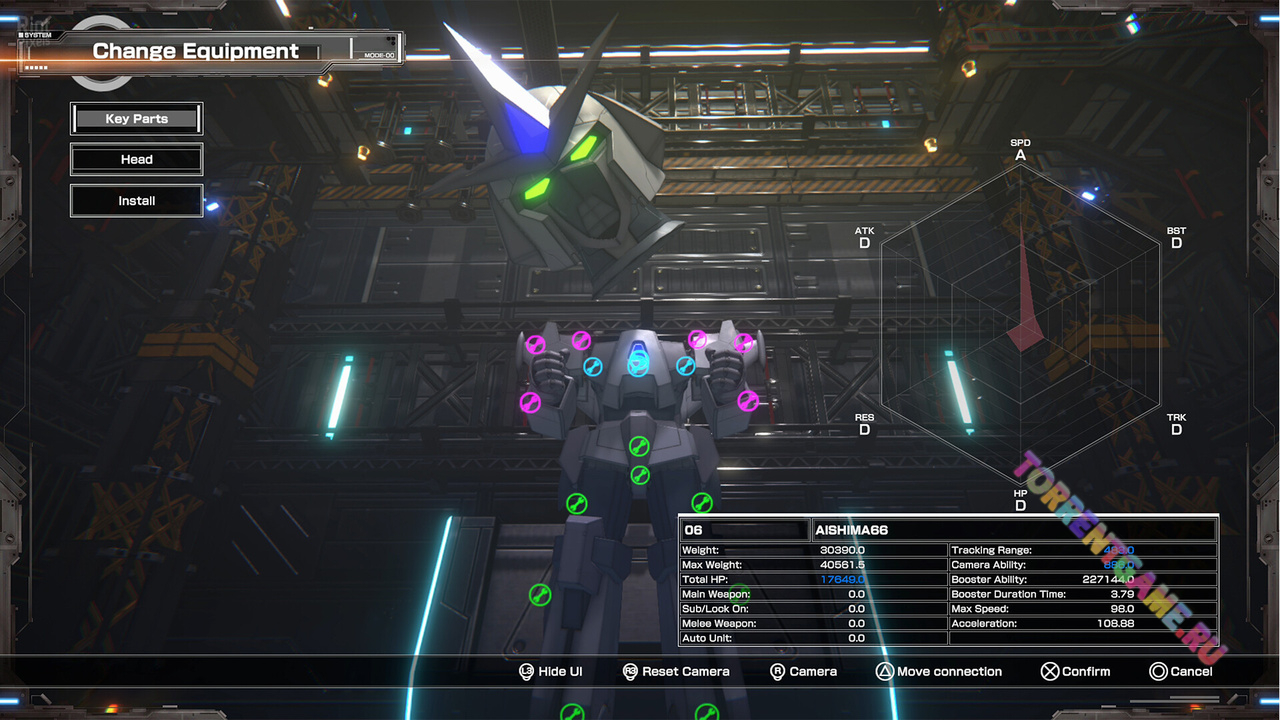Select the Key Parts menu entry
The height and width of the screenshot is (720, 1280).
click(x=137, y=119)
